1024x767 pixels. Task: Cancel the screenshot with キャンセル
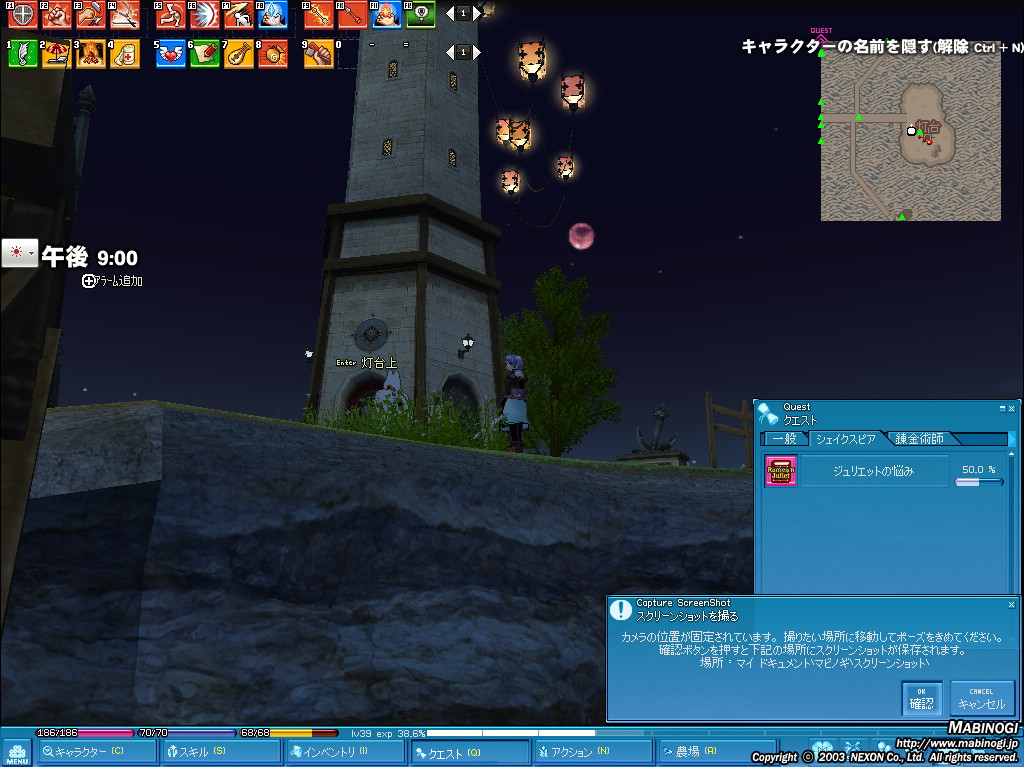coord(981,698)
